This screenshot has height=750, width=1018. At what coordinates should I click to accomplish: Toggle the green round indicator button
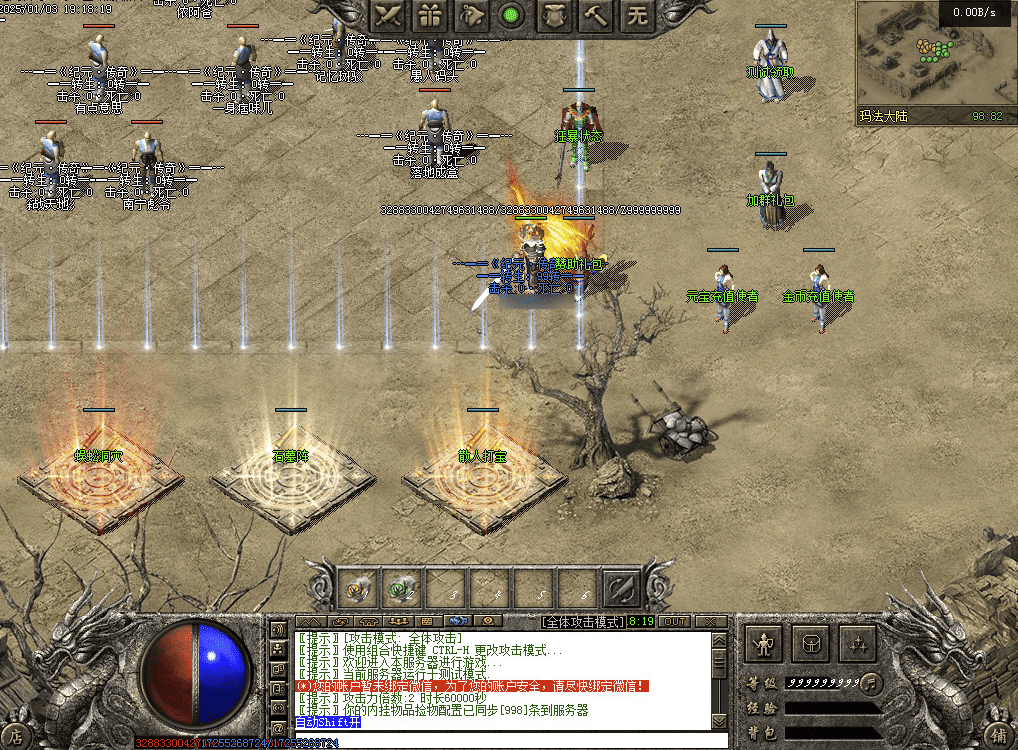[x=512, y=15]
